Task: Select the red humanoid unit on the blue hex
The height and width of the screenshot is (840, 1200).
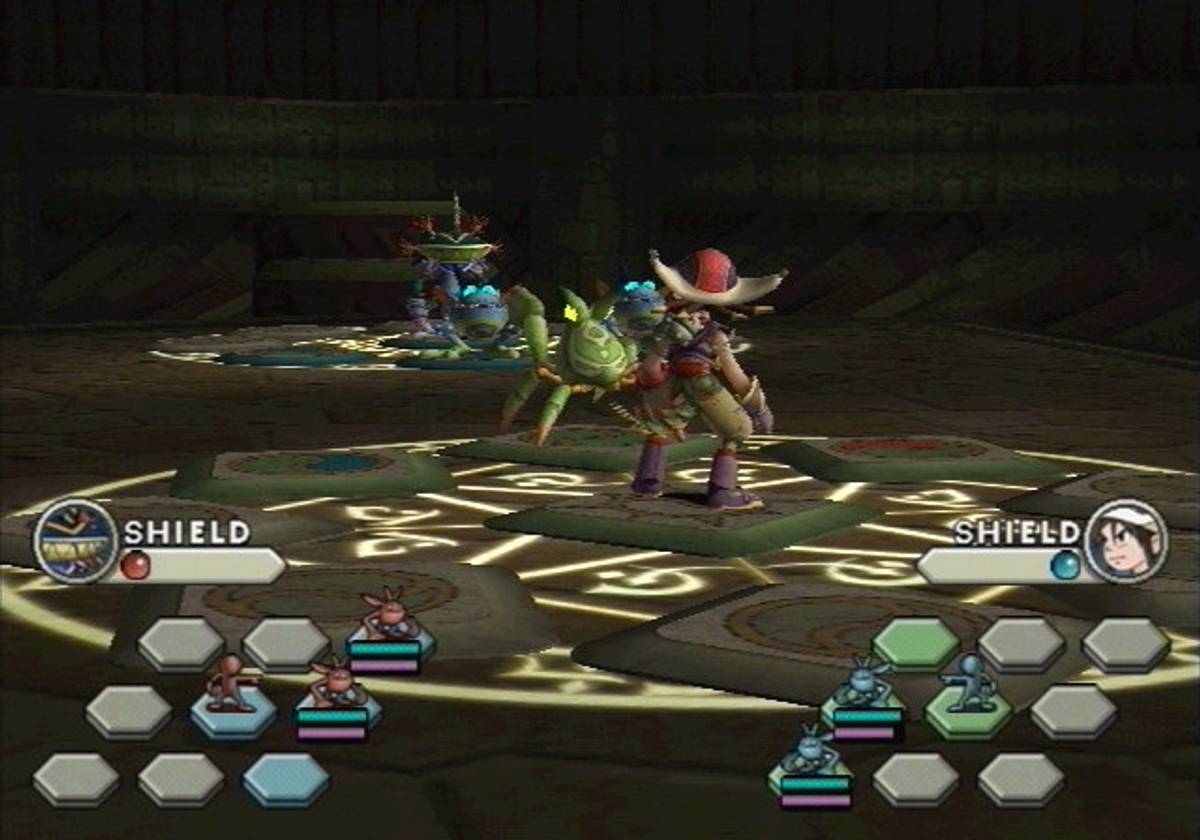Action: 231,688
